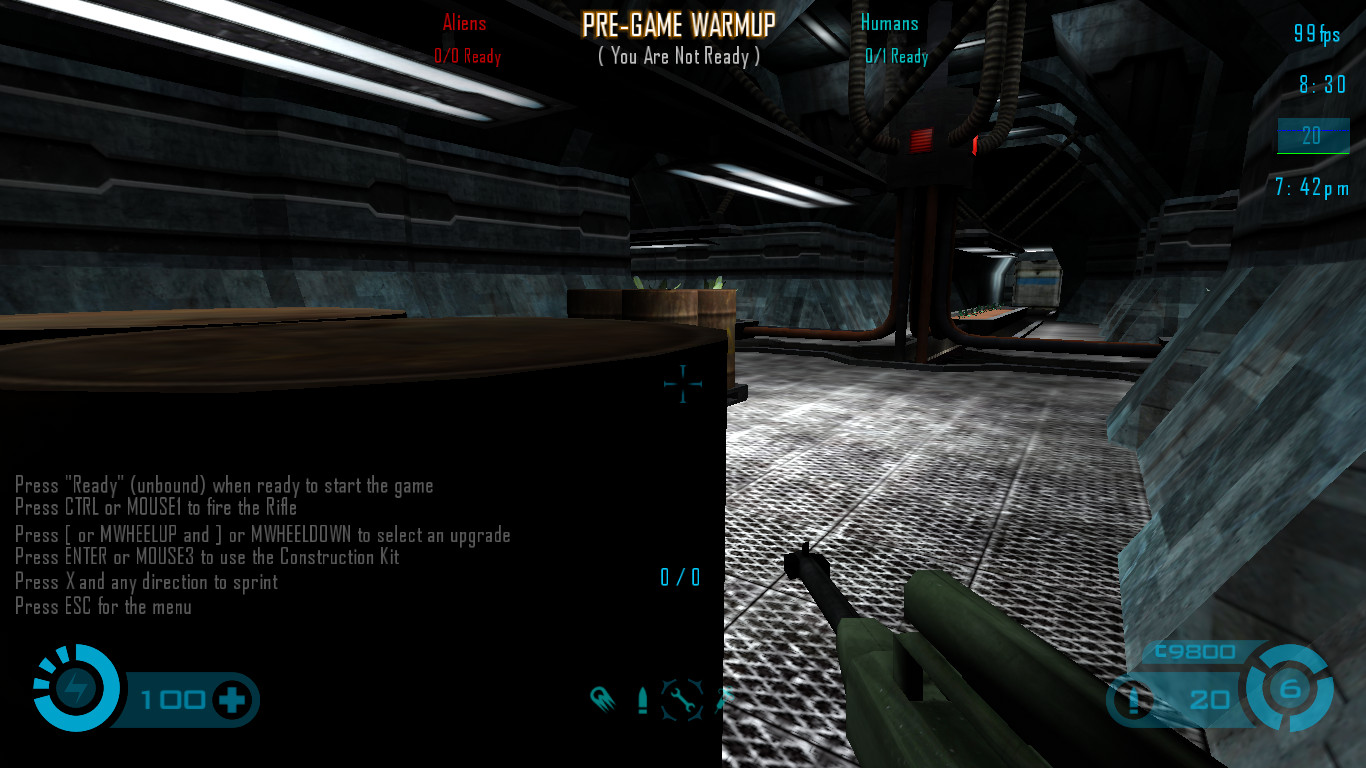Choose the rifle bullet icon in the inventory
Viewport: 1366px width, 768px height.
coord(642,700)
